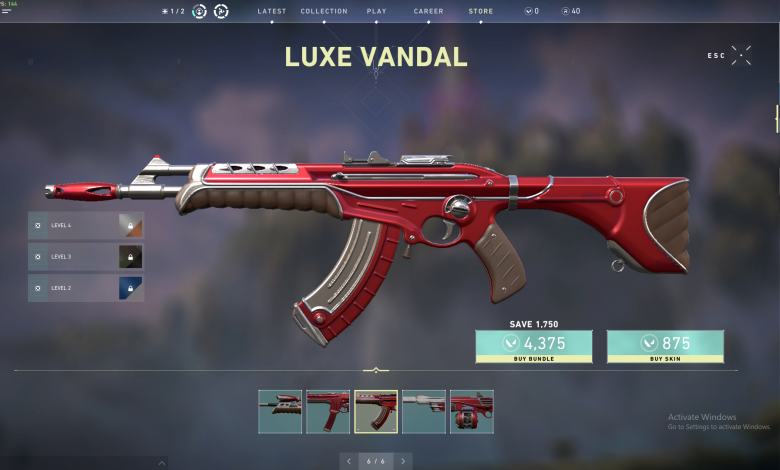Screen dimensions: 780x470
Task: Go to the Play tab
Action: [377, 11]
